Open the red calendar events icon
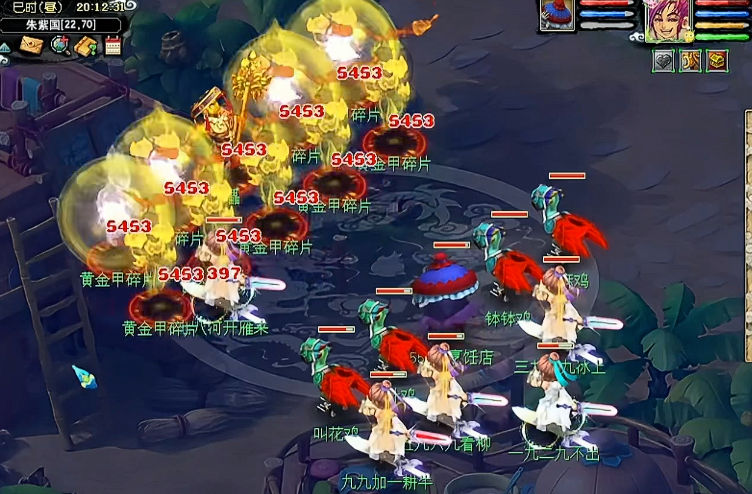Image resolution: width=752 pixels, height=494 pixels. (x=112, y=45)
